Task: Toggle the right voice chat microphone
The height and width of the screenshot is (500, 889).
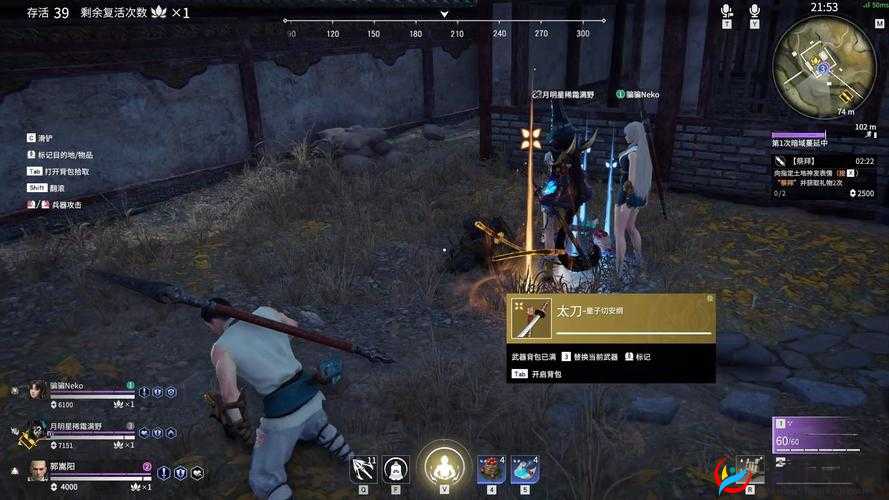Action: pyautogui.click(x=754, y=11)
